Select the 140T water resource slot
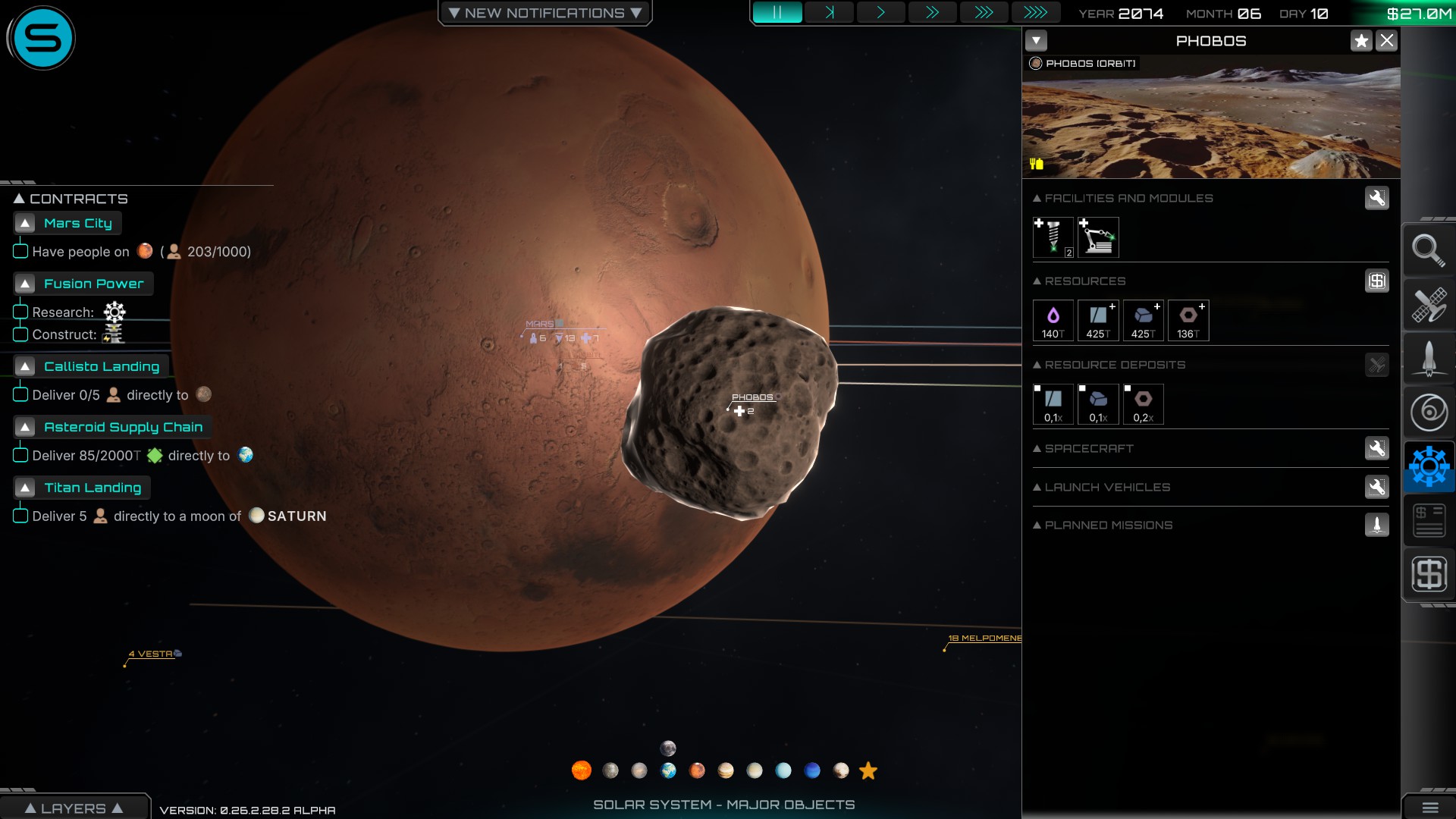Screen dimensions: 1456x819 (1053, 321)
